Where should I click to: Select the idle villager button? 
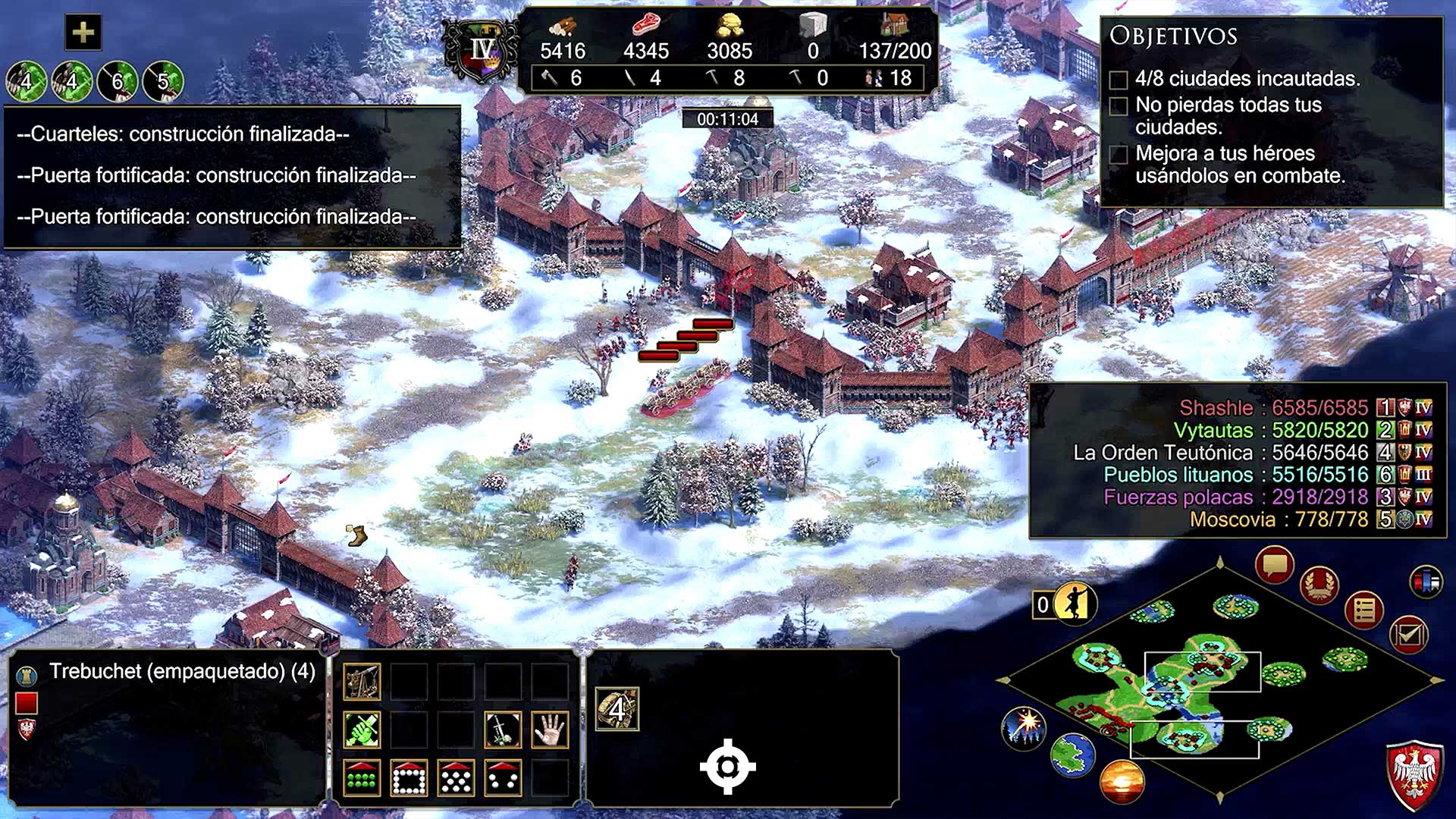click(x=1074, y=604)
